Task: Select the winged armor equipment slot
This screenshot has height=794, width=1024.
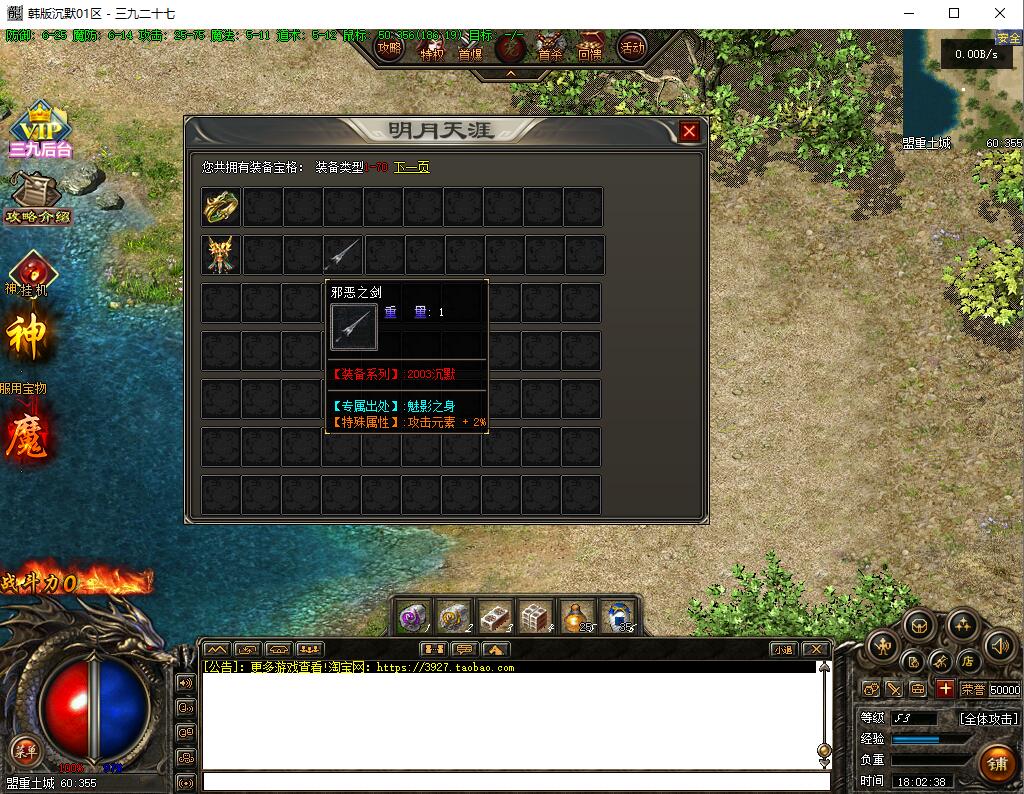Action: tap(221, 255)
